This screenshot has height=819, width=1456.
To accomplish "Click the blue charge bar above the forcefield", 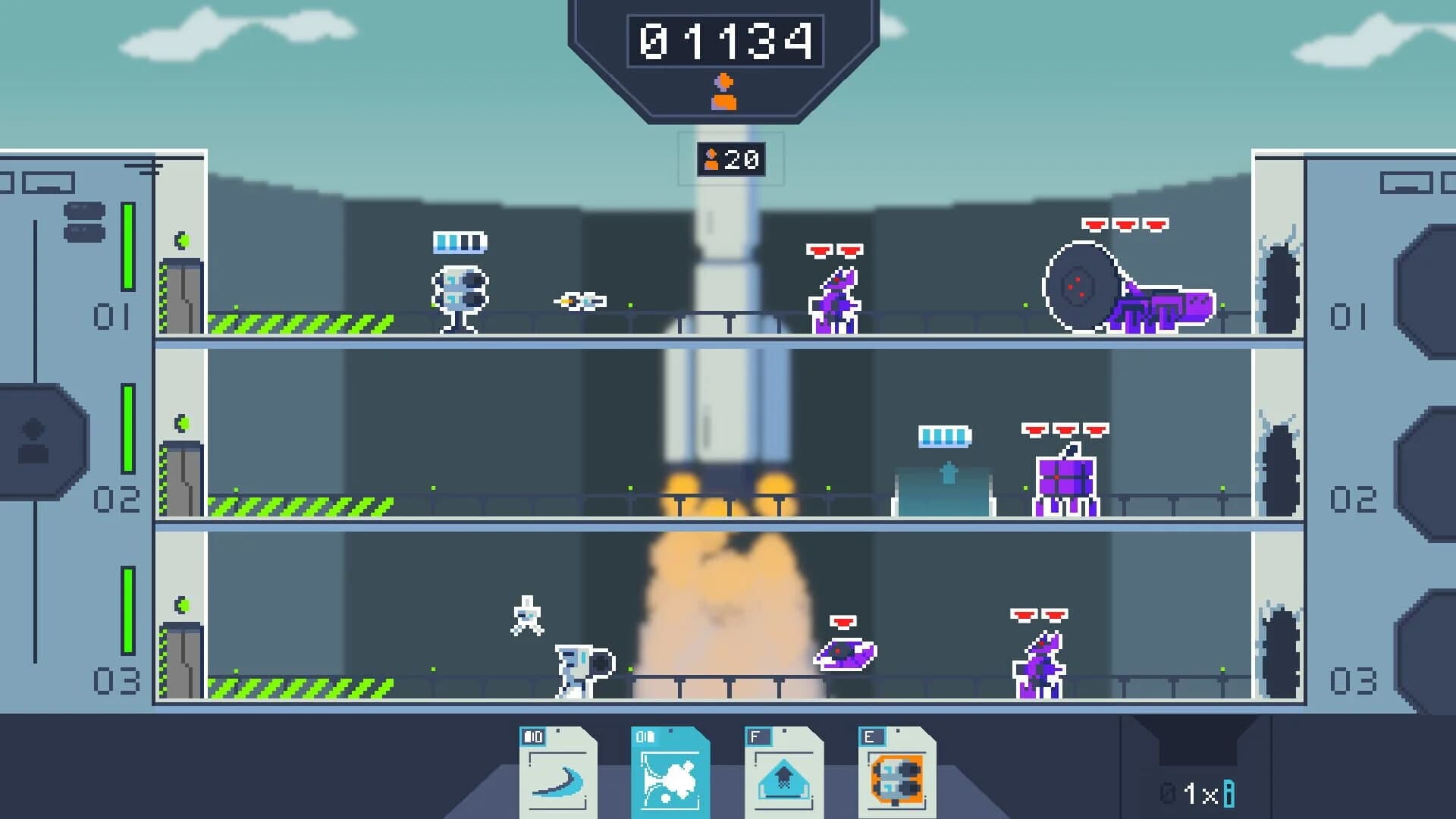I will (942, 436).
